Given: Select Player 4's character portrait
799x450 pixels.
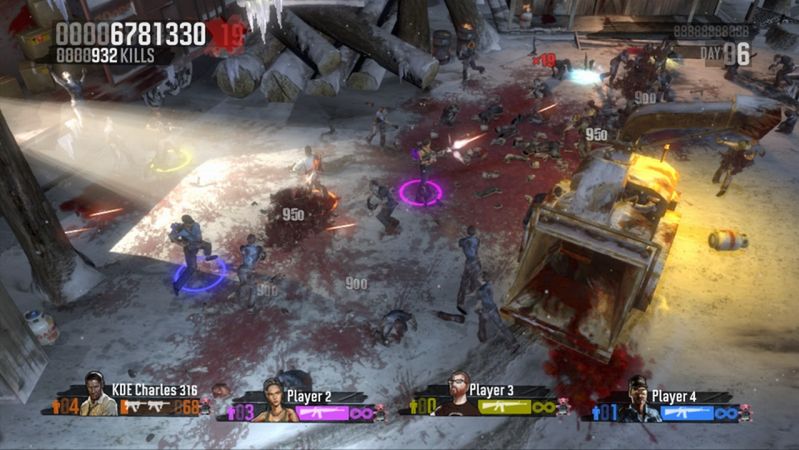Looking at the screenshot, I should (636, 399).
